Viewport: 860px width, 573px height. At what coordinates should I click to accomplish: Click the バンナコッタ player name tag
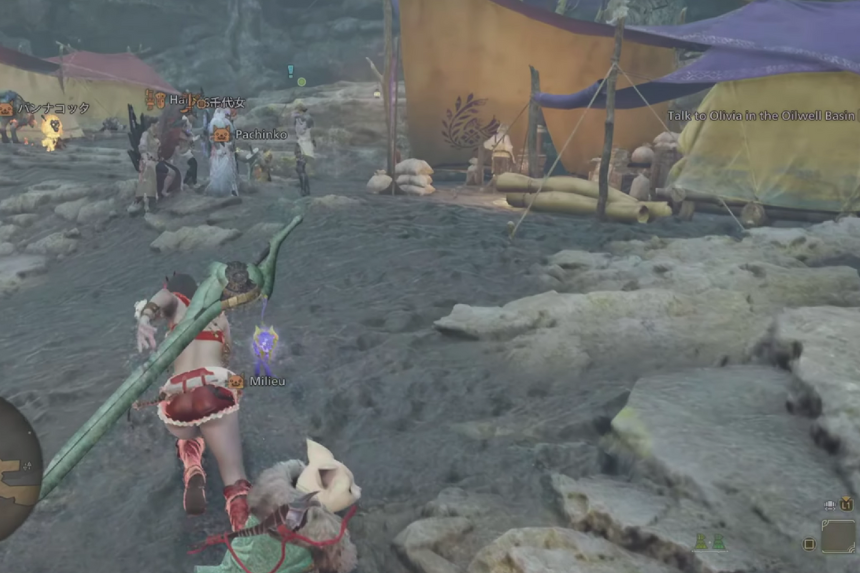53,108
